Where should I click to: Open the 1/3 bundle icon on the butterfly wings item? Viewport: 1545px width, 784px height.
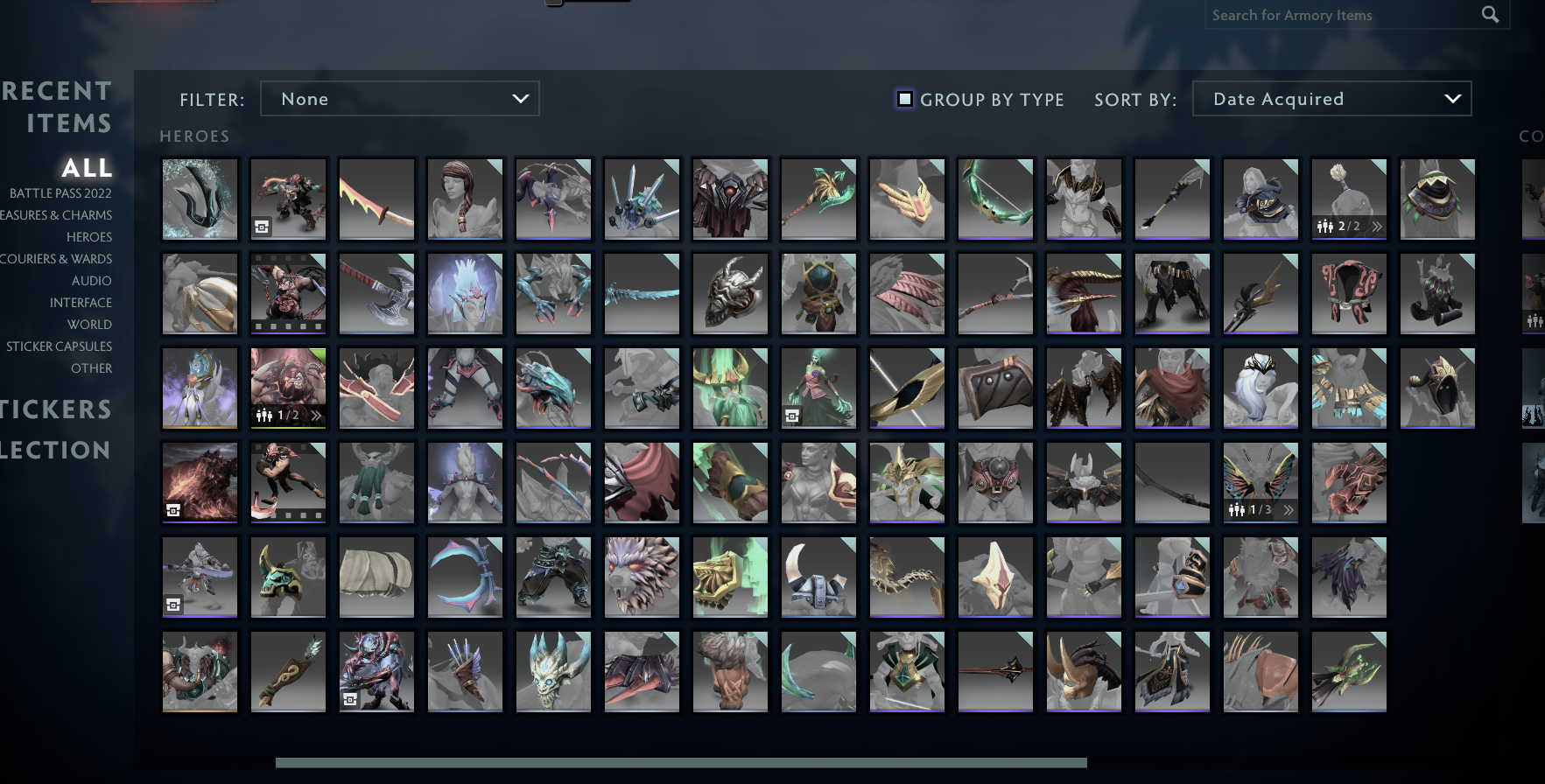click(1254, 507)
